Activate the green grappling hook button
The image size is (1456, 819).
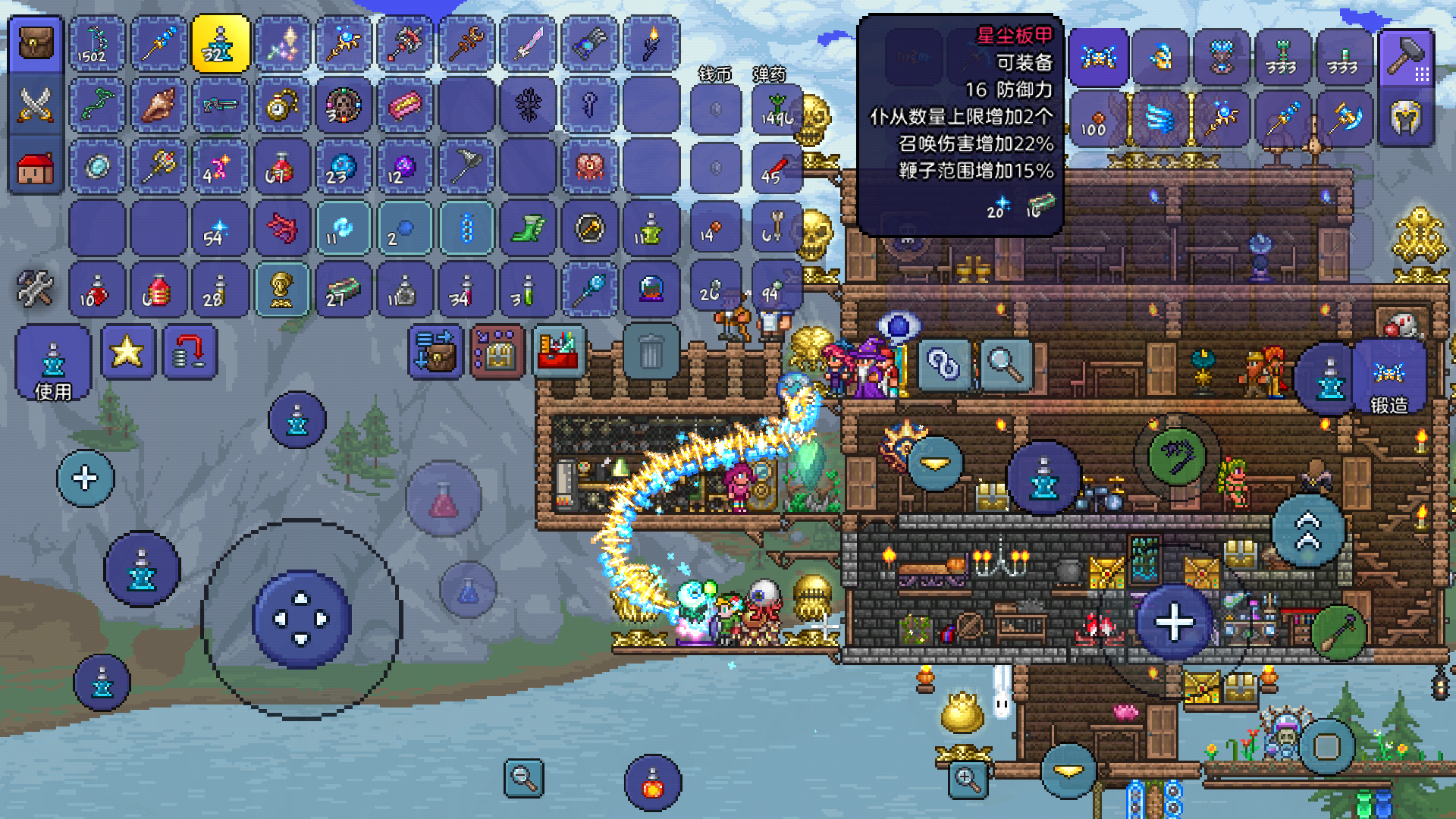tap(1175, 456)
